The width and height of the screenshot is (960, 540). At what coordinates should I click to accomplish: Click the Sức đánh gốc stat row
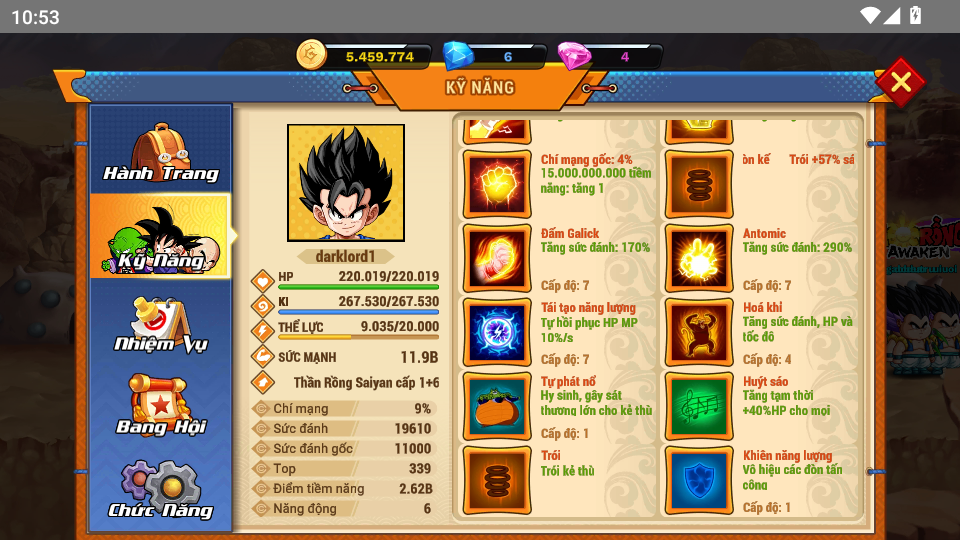343,448
